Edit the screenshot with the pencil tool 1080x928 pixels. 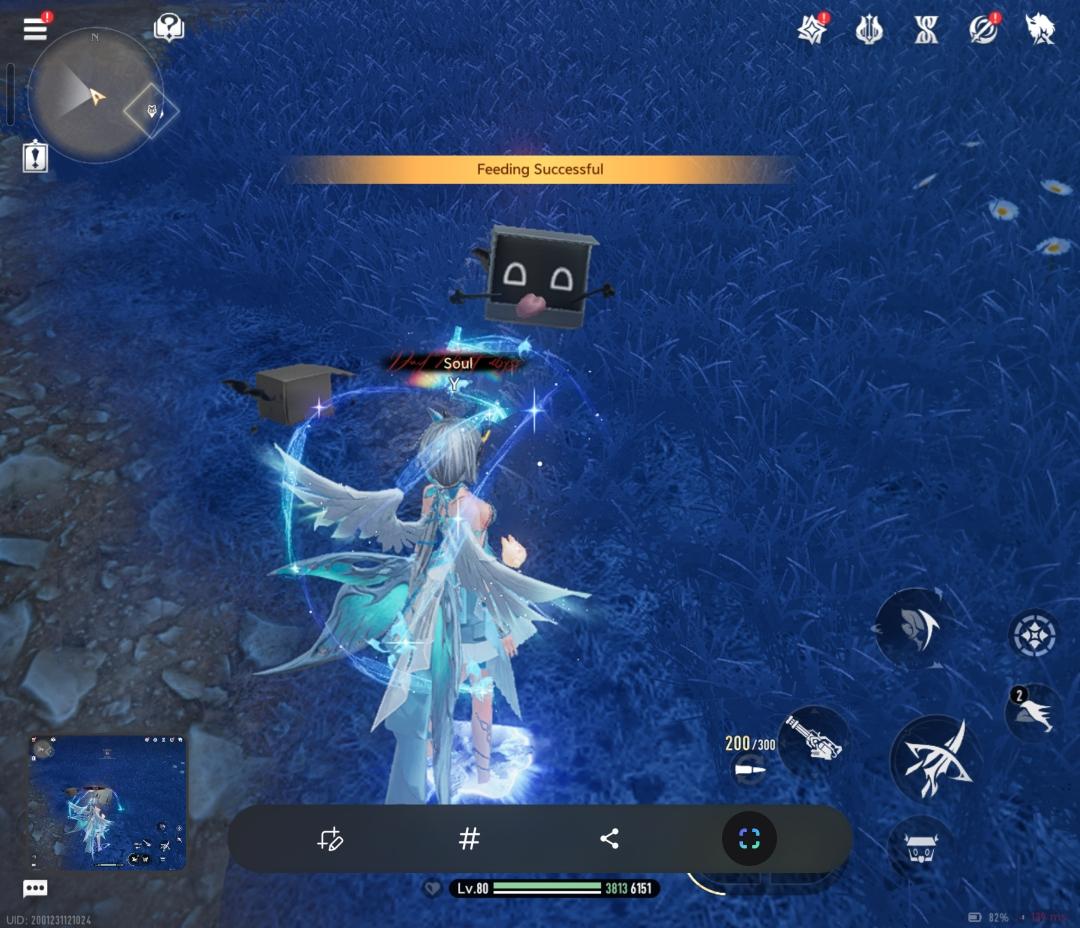(x=330, y=839)
